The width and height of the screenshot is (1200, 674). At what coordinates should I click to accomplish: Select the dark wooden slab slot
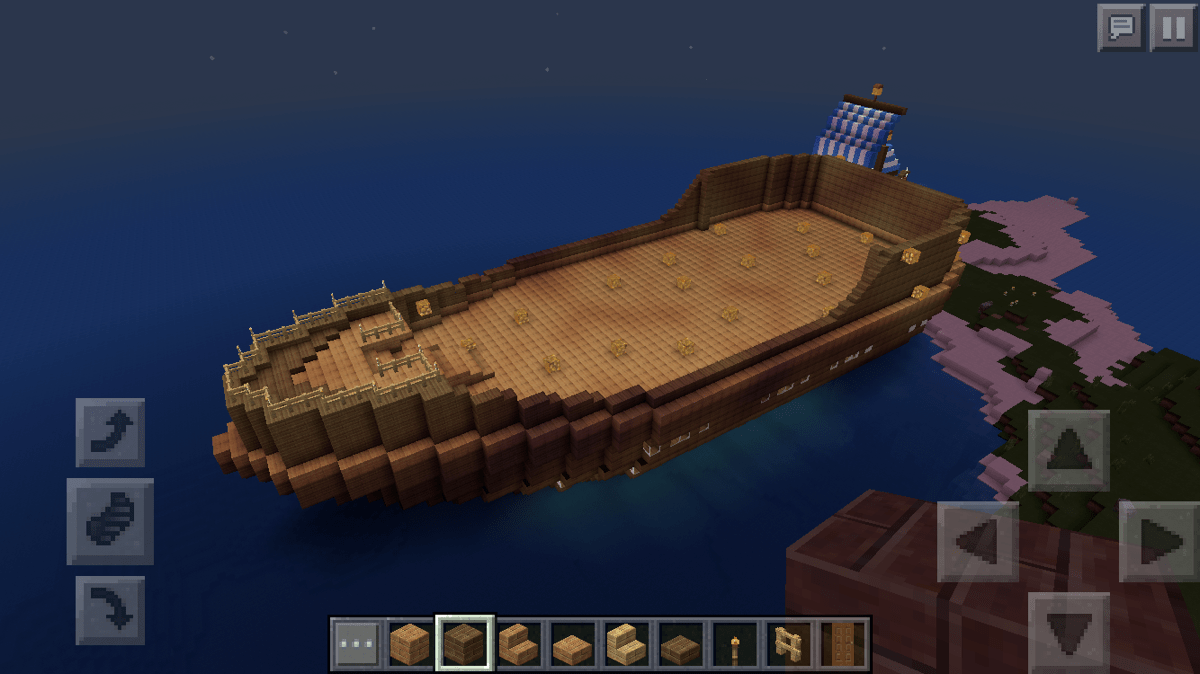tap(680, 643)
